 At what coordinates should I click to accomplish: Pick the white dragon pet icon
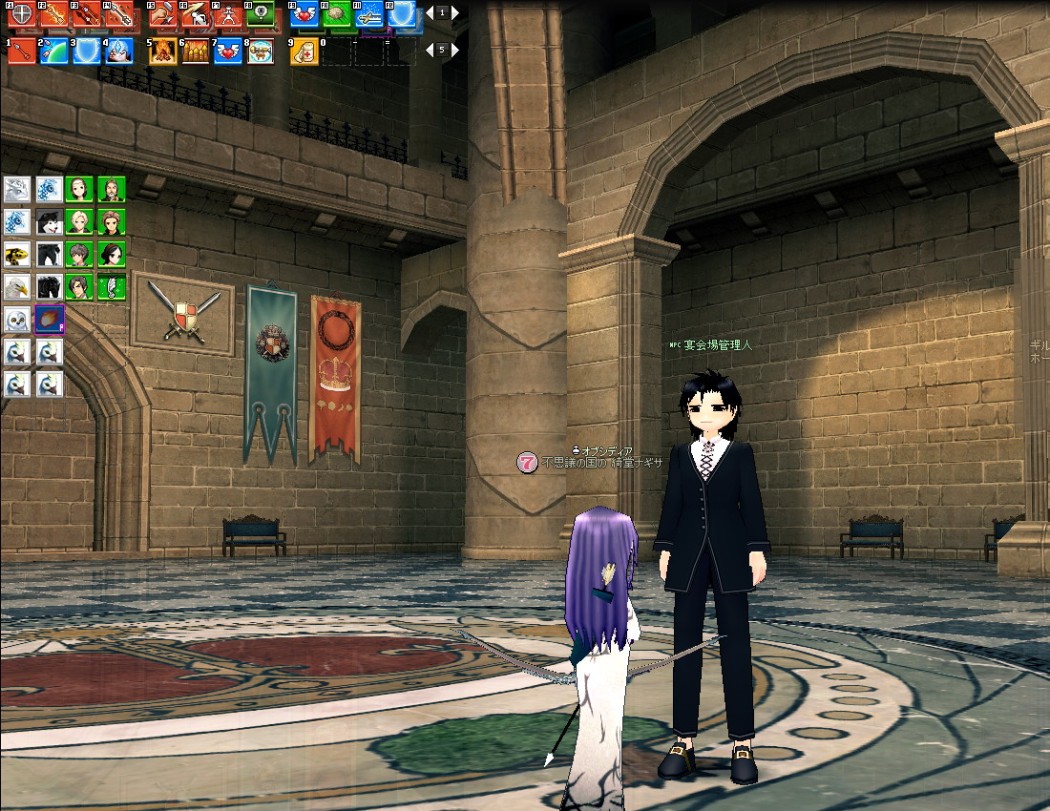[x=18, y=189]
